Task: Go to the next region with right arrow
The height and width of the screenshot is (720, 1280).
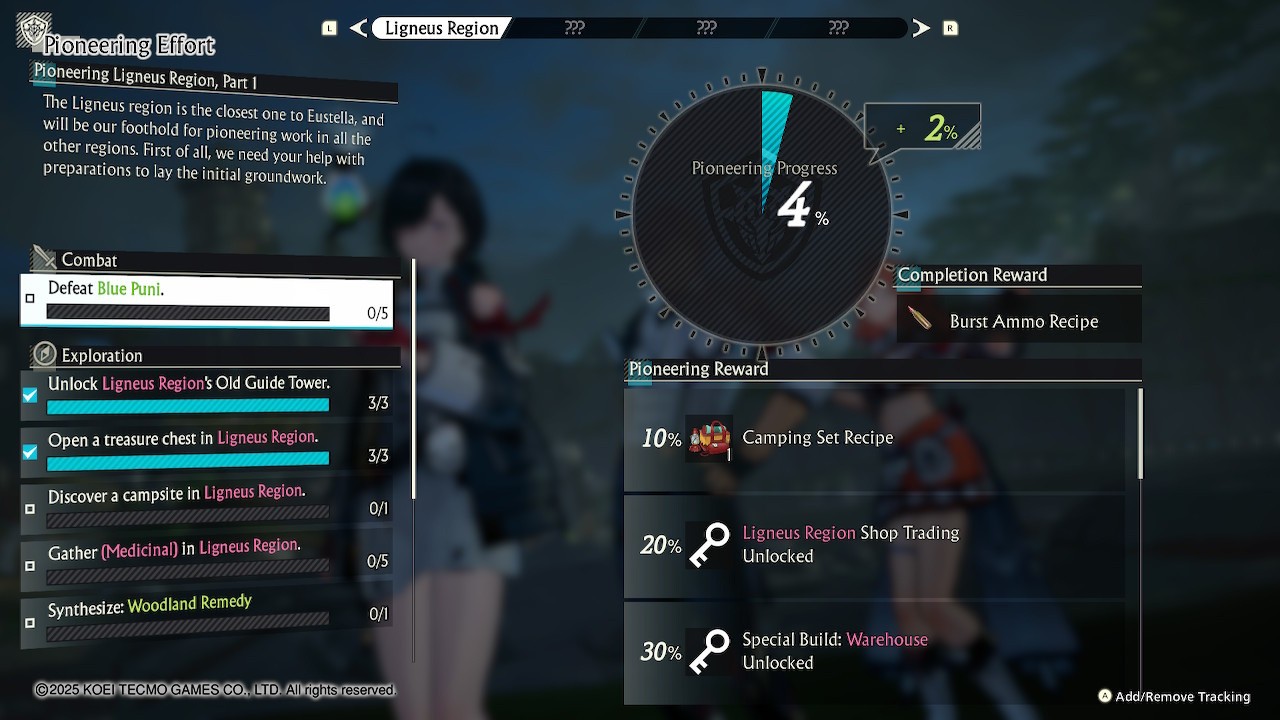Action: (921, 28)
